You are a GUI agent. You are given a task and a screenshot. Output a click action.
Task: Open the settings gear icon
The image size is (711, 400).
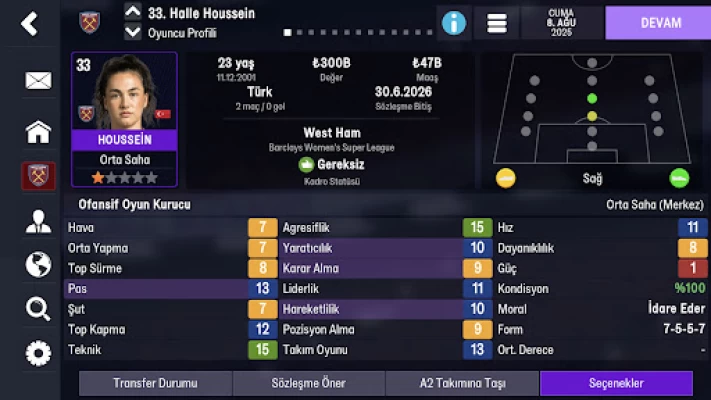pos(38,353)
